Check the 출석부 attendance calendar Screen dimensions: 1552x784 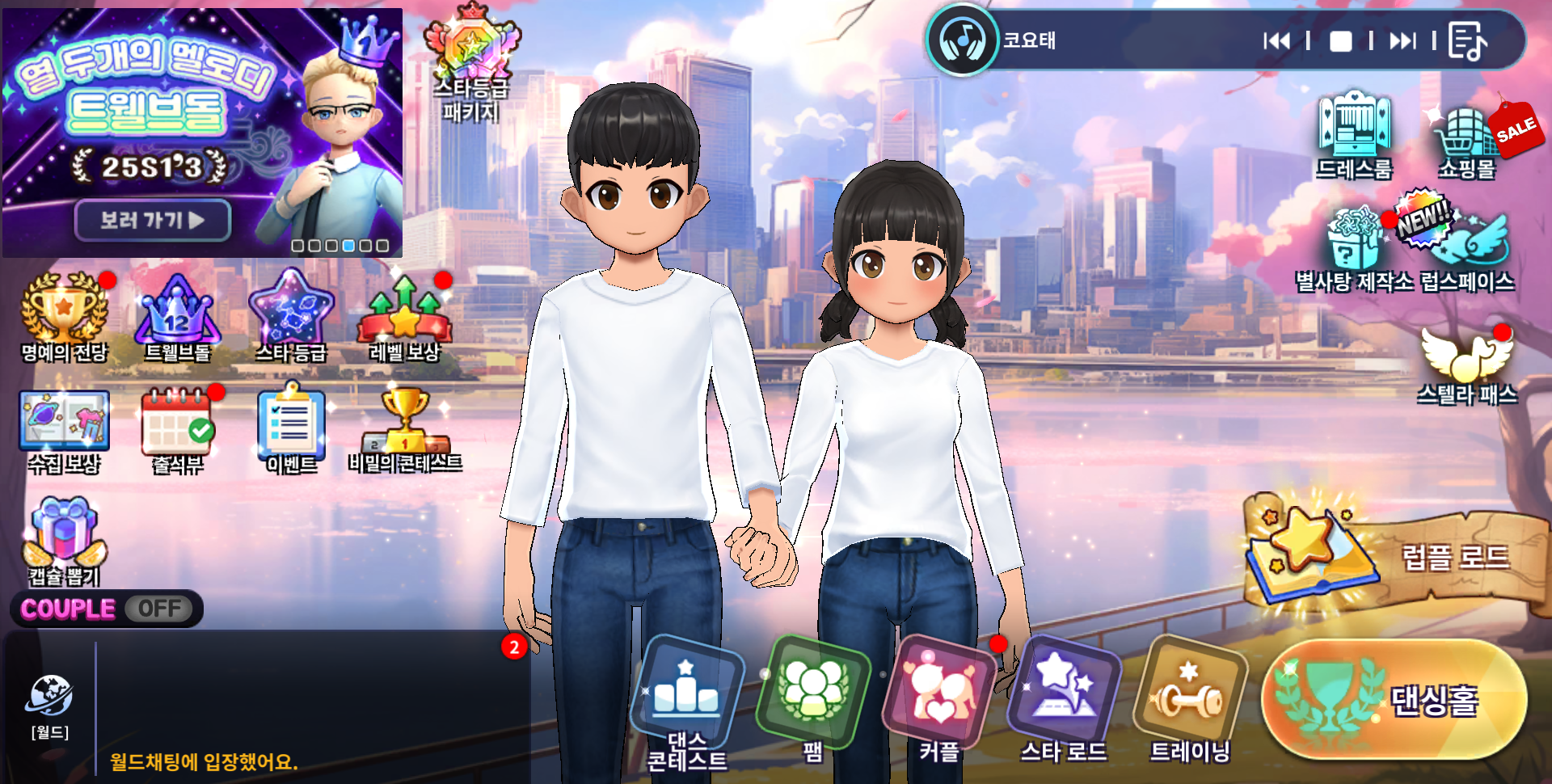pos(178,430)
